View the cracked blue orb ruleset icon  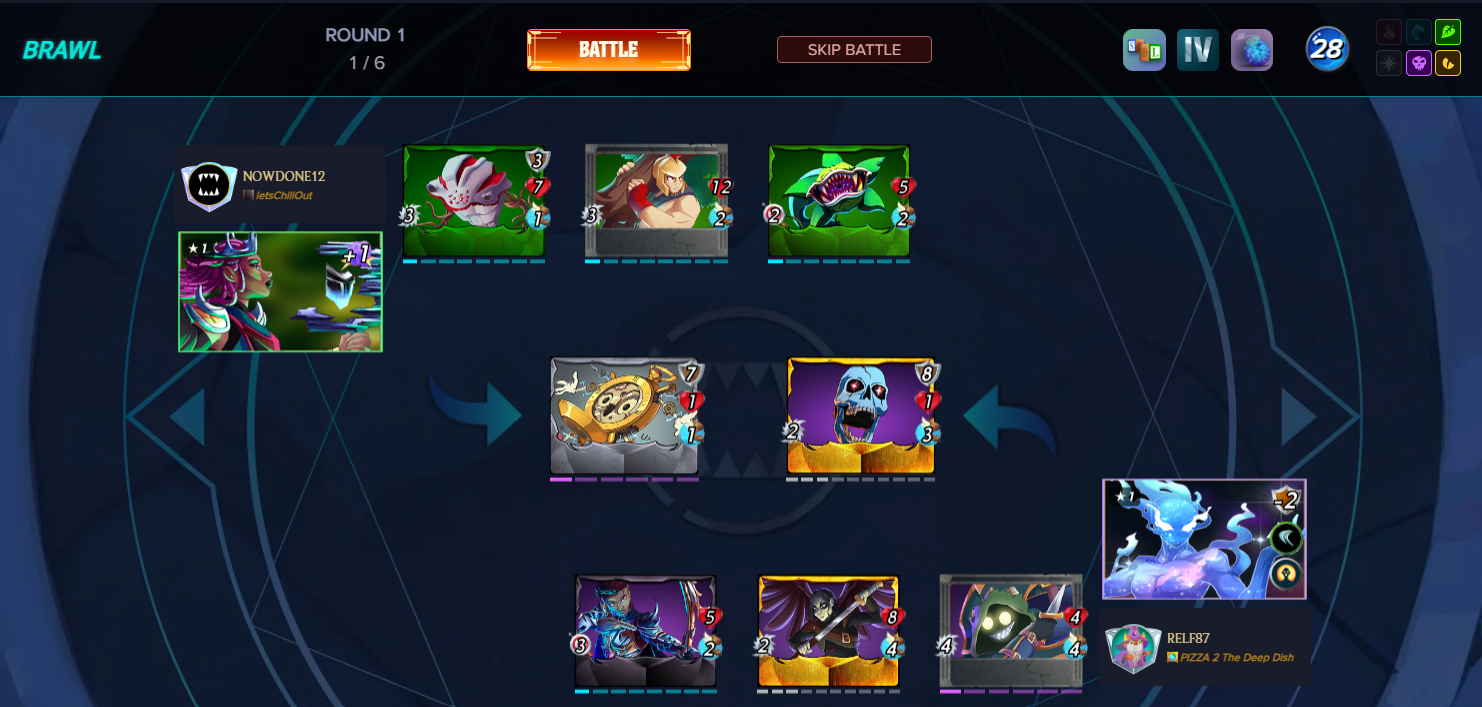point(1251,50)
